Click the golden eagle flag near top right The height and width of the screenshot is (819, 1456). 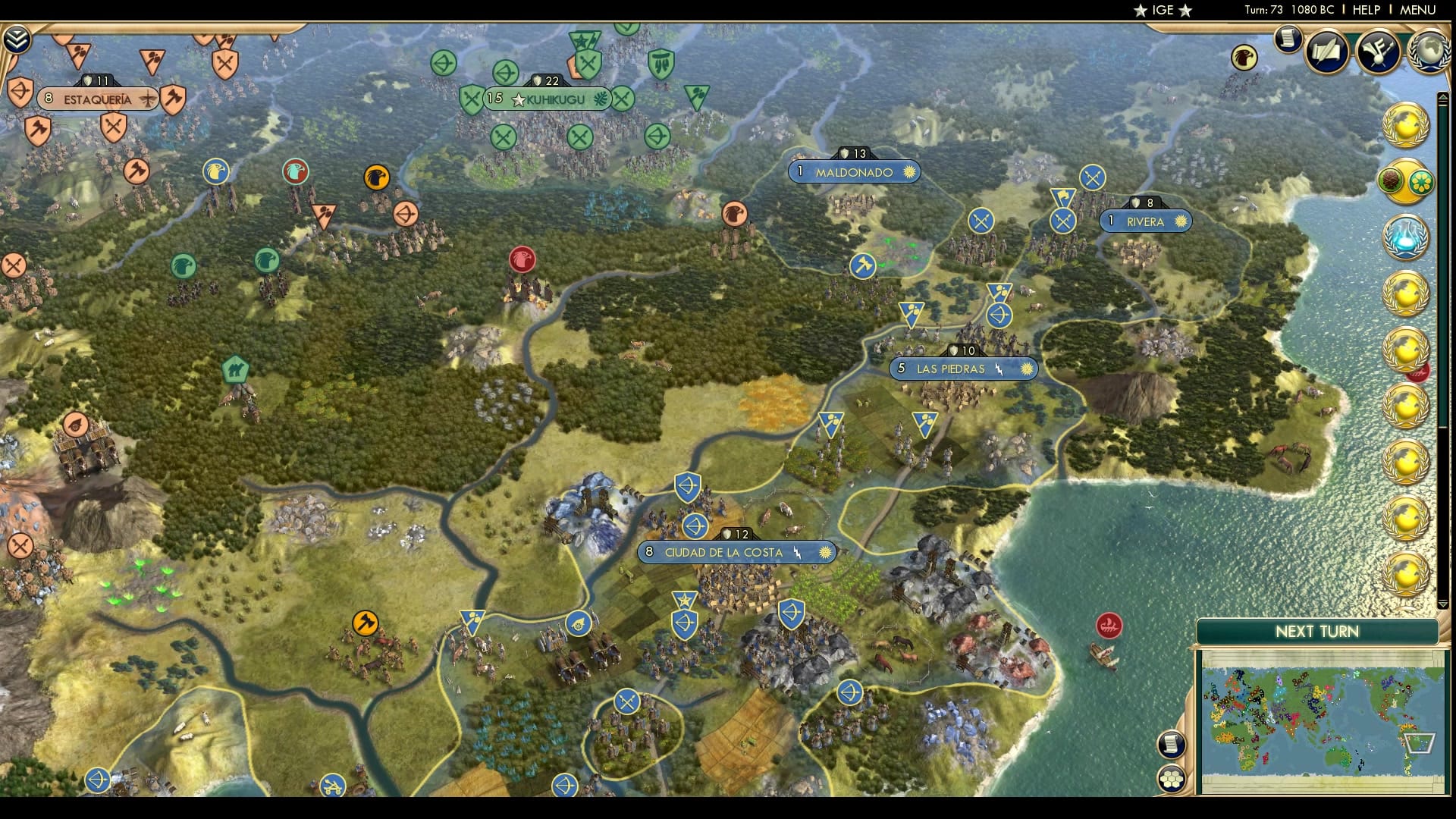pos(1243,56)
